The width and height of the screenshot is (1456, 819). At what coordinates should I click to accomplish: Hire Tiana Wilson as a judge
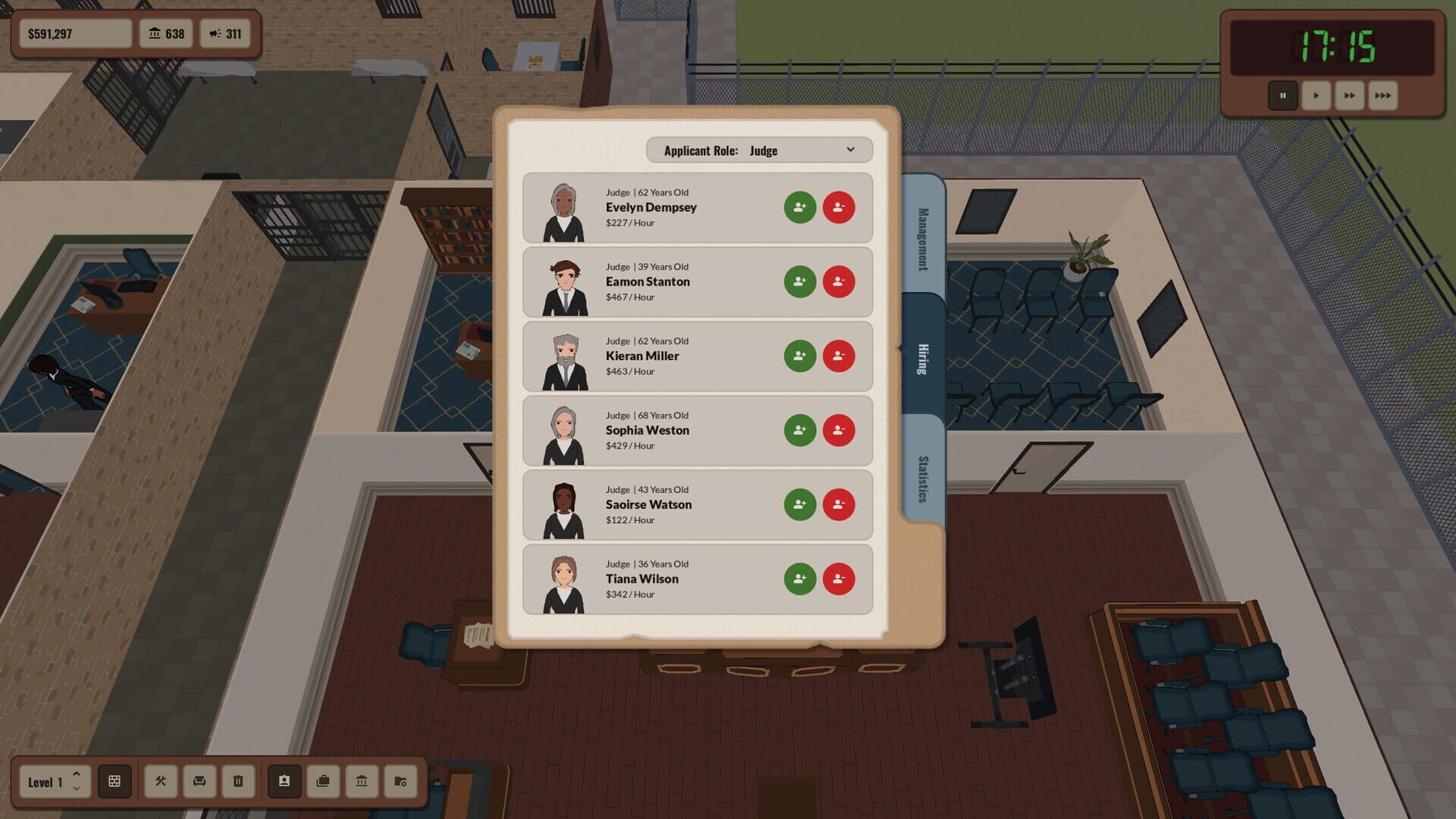coord(799,579)
